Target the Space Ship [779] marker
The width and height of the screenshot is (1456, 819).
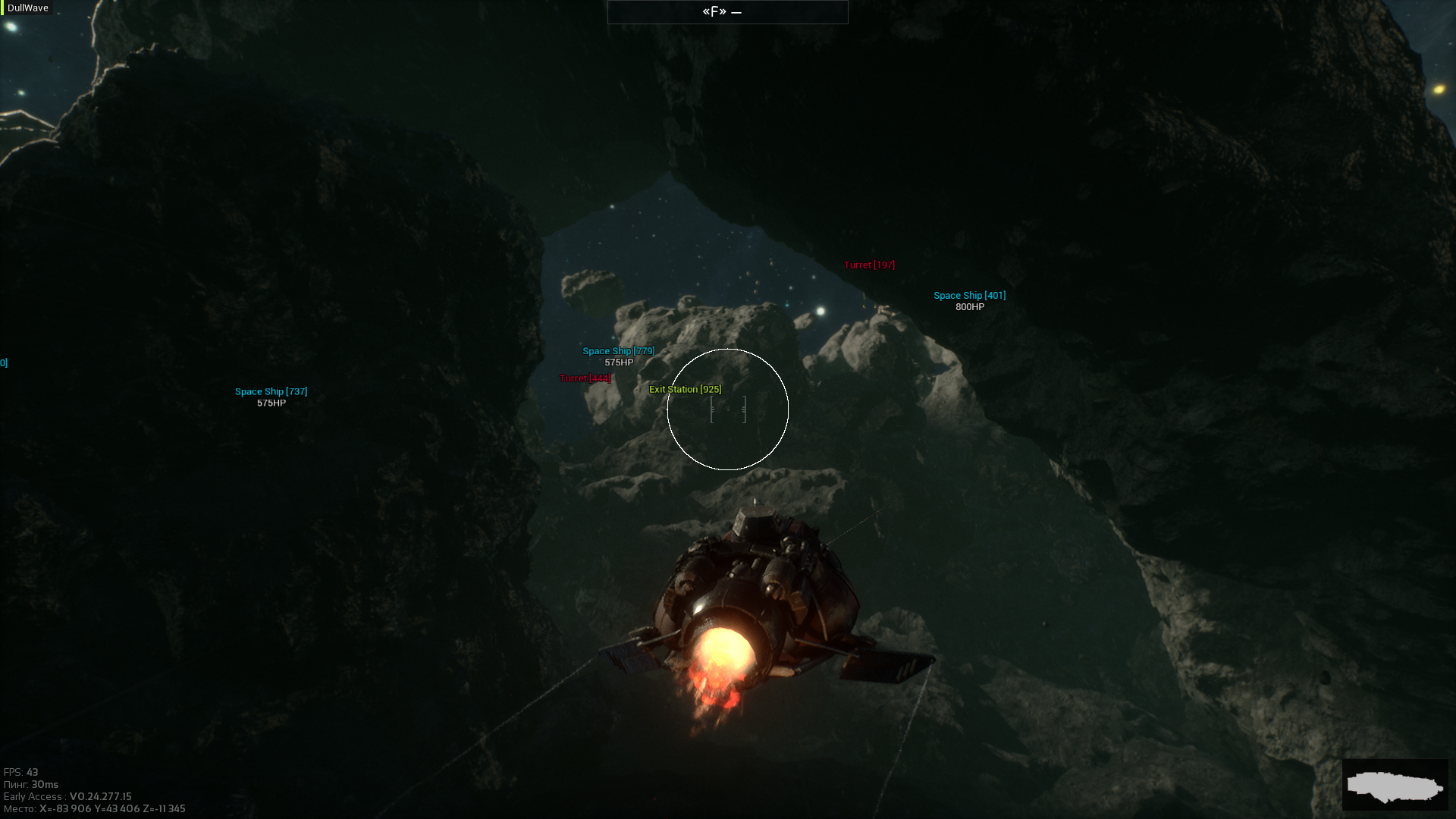(x=618, y=351)
